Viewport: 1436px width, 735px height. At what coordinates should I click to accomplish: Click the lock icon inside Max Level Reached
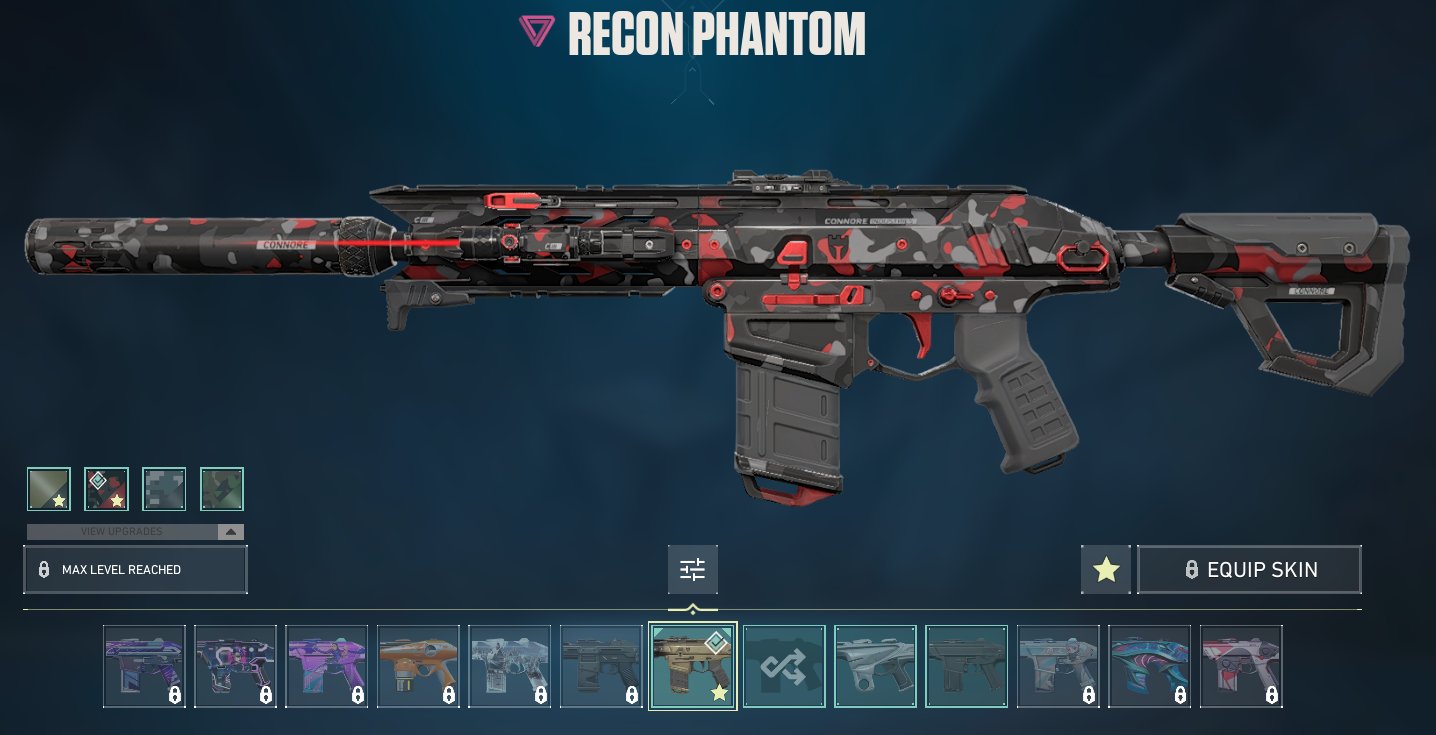[44, 569]
